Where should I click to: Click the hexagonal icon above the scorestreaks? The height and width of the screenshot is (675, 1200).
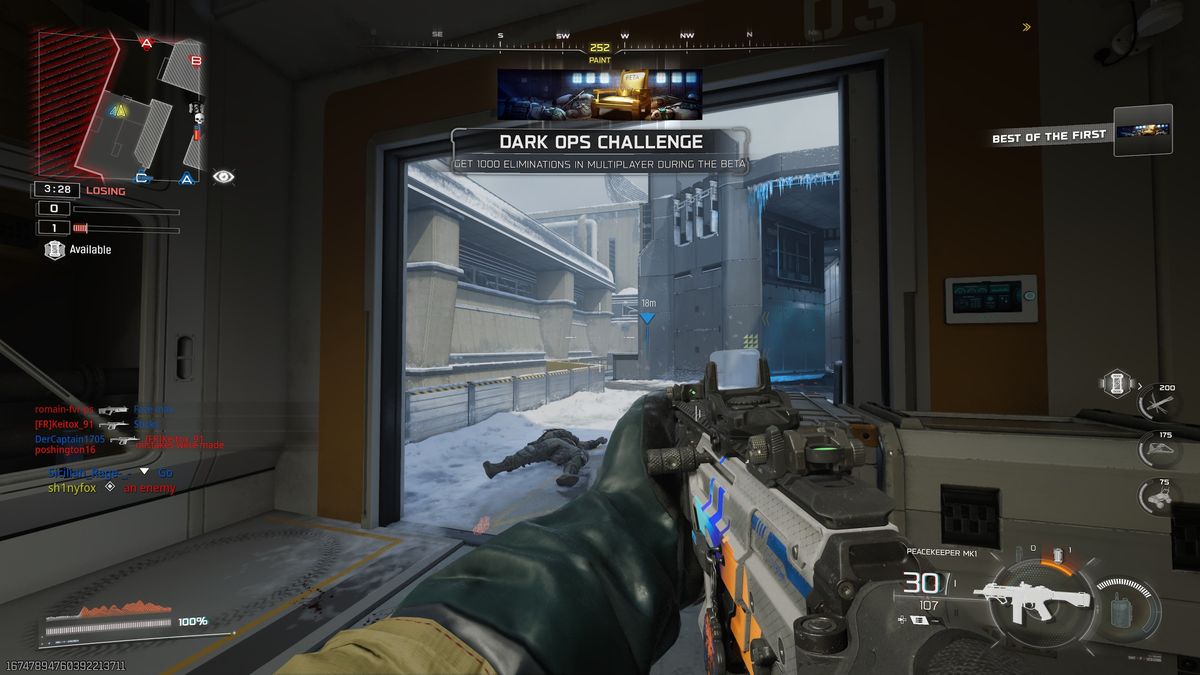(1114, 382)
